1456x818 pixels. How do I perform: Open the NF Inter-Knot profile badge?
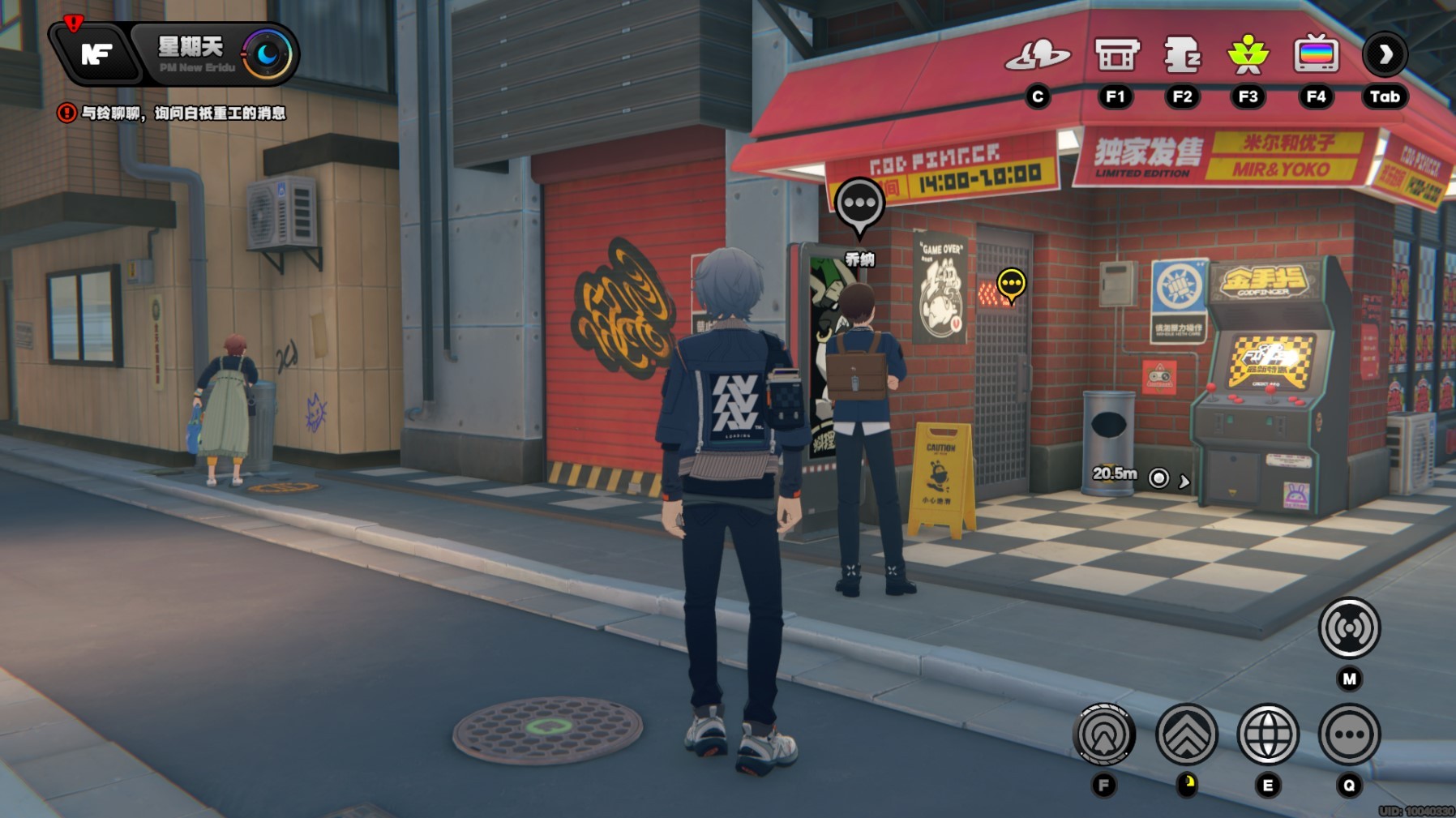click(96, 54)
